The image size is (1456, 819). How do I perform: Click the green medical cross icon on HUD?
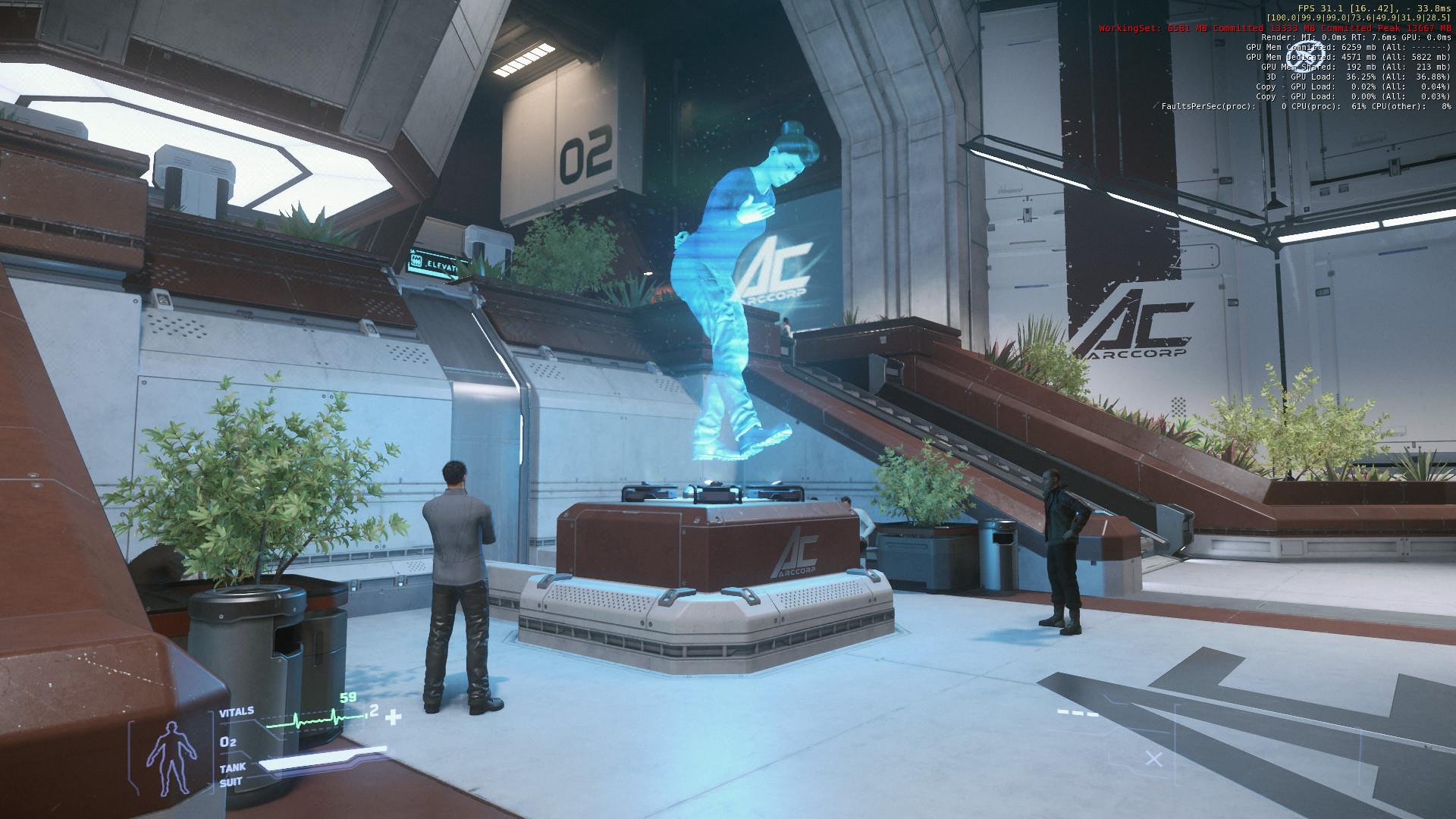click(x=394, y=715)
